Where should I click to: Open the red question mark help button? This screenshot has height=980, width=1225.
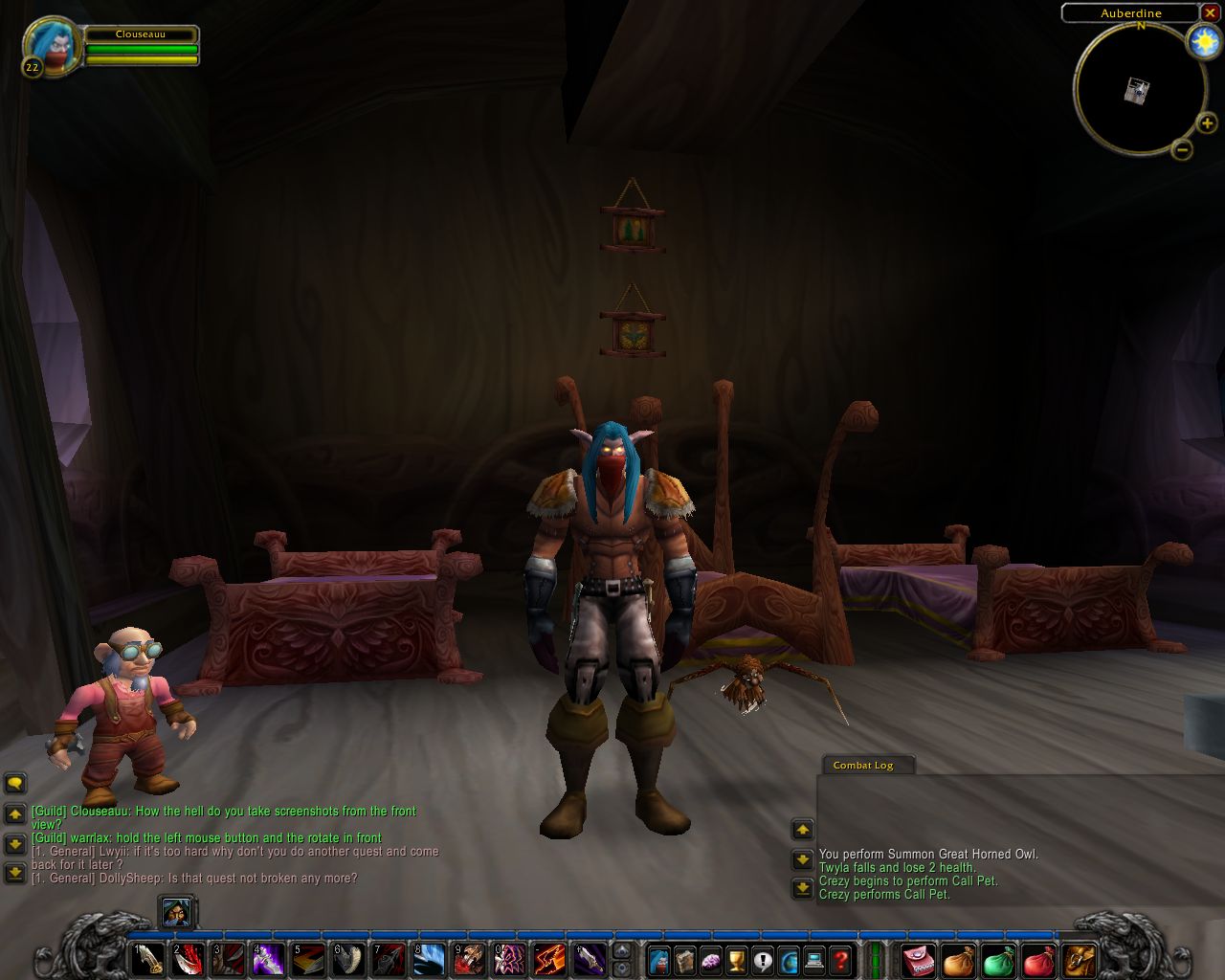(x=840, y=959)
